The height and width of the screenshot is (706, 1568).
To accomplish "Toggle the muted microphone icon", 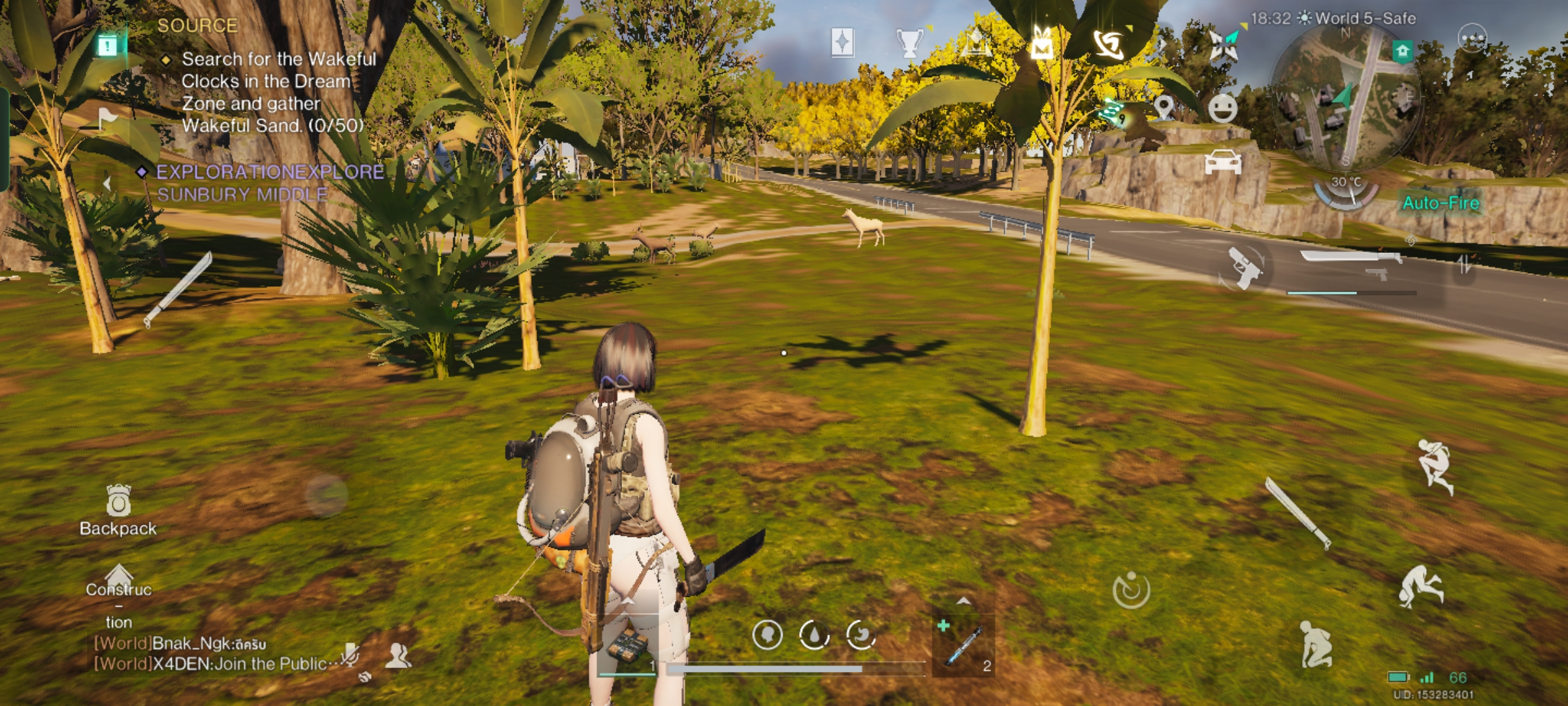I will [x=350, y=654].
